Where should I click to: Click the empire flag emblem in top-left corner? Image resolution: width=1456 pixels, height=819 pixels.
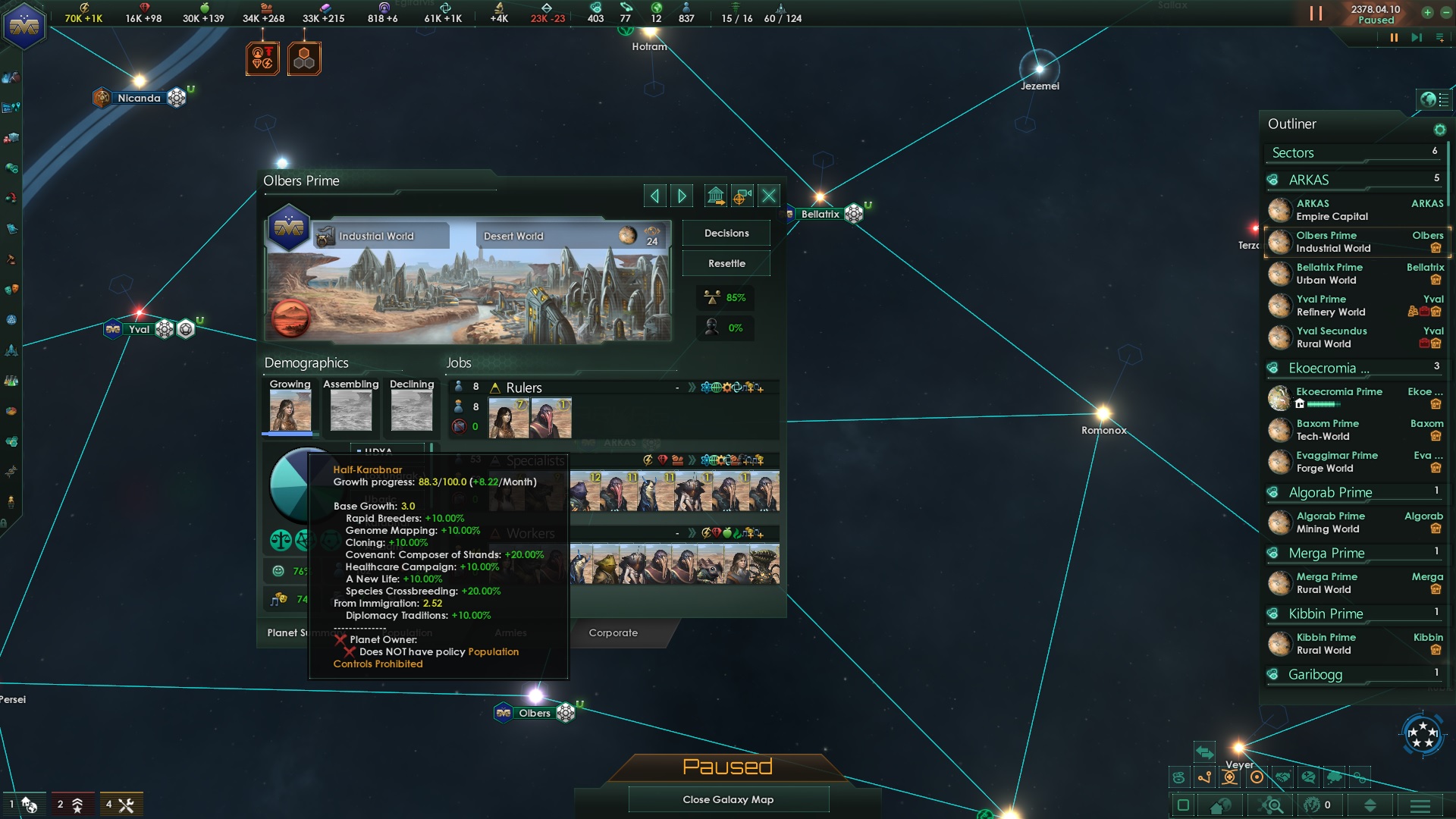click(25, 25)
